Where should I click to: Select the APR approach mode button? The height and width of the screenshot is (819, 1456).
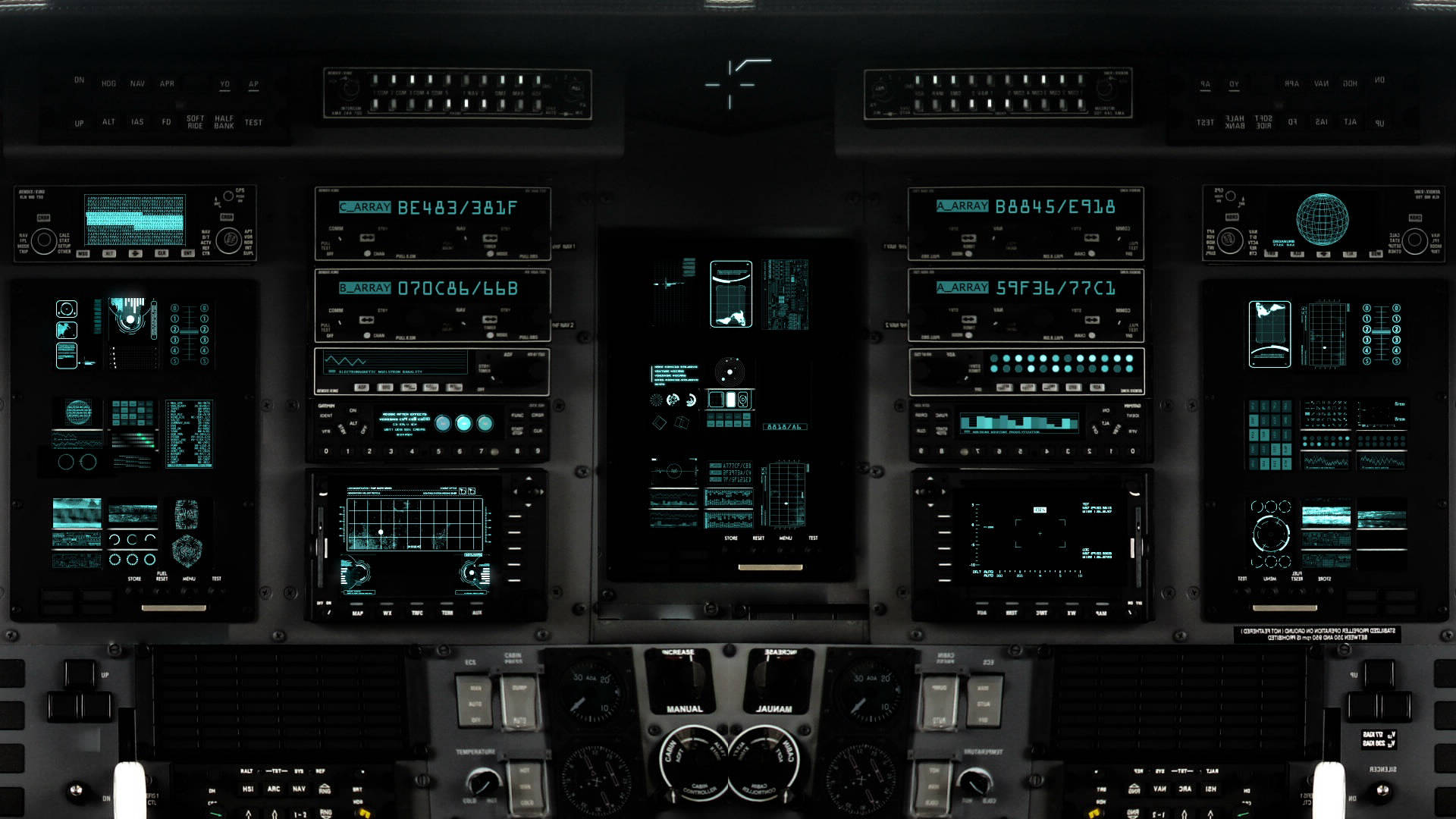(x=167, y=83)
